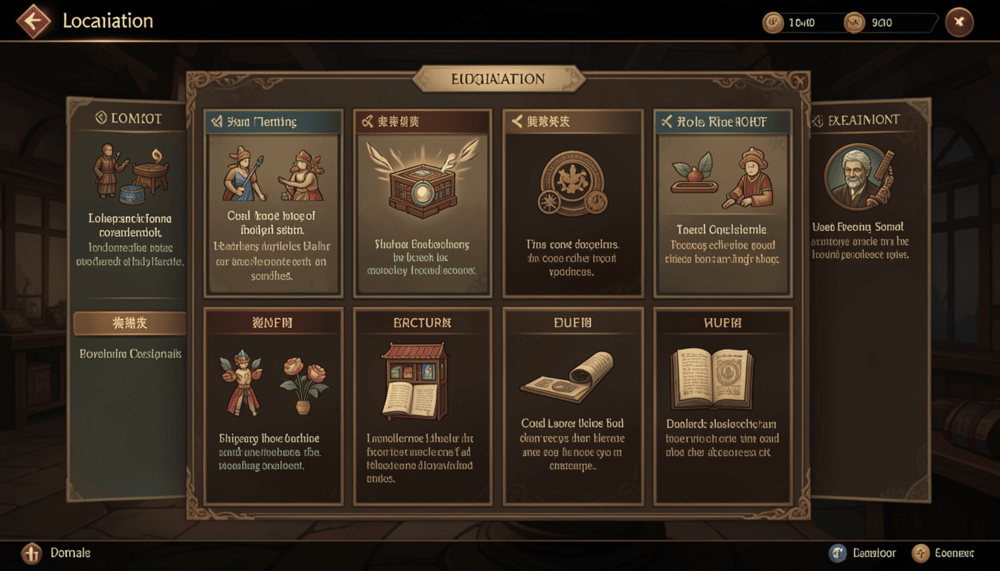The height and width of the screenshot is (571, 1000).
Task: Pick the card with red-hatted man and fruit
Action: [722, 203]
